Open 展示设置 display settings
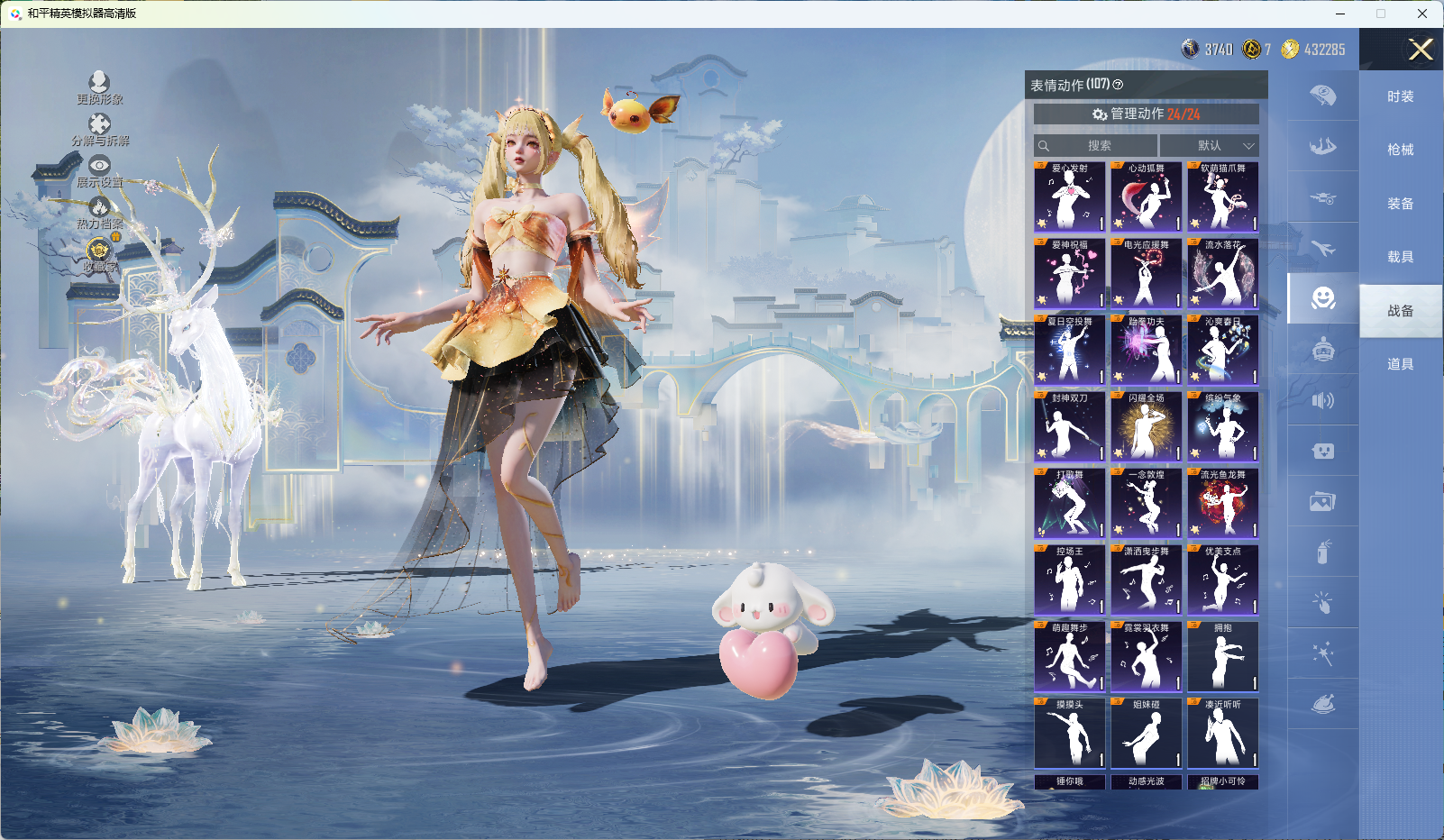Image resolution: width=1444 pixels, height=840 pixels. click(x=99, y=170)
